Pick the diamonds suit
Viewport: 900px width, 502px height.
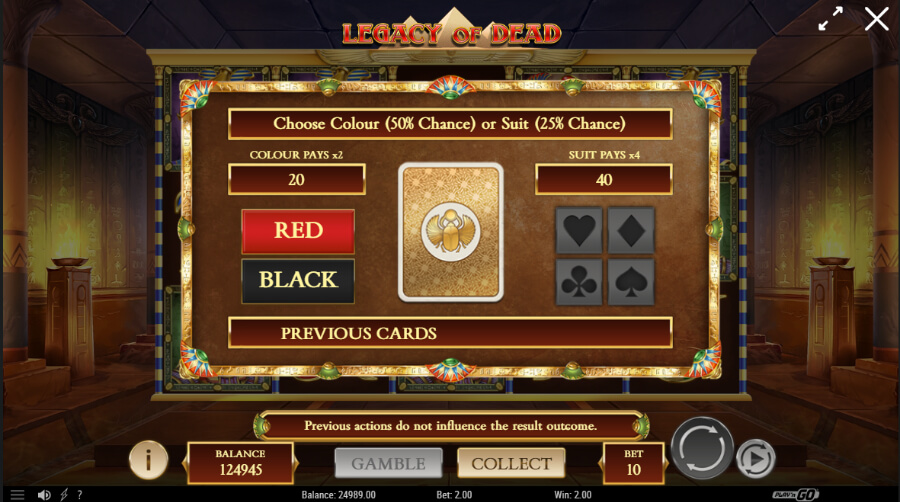pyautogui.click(x=630, y=231)
